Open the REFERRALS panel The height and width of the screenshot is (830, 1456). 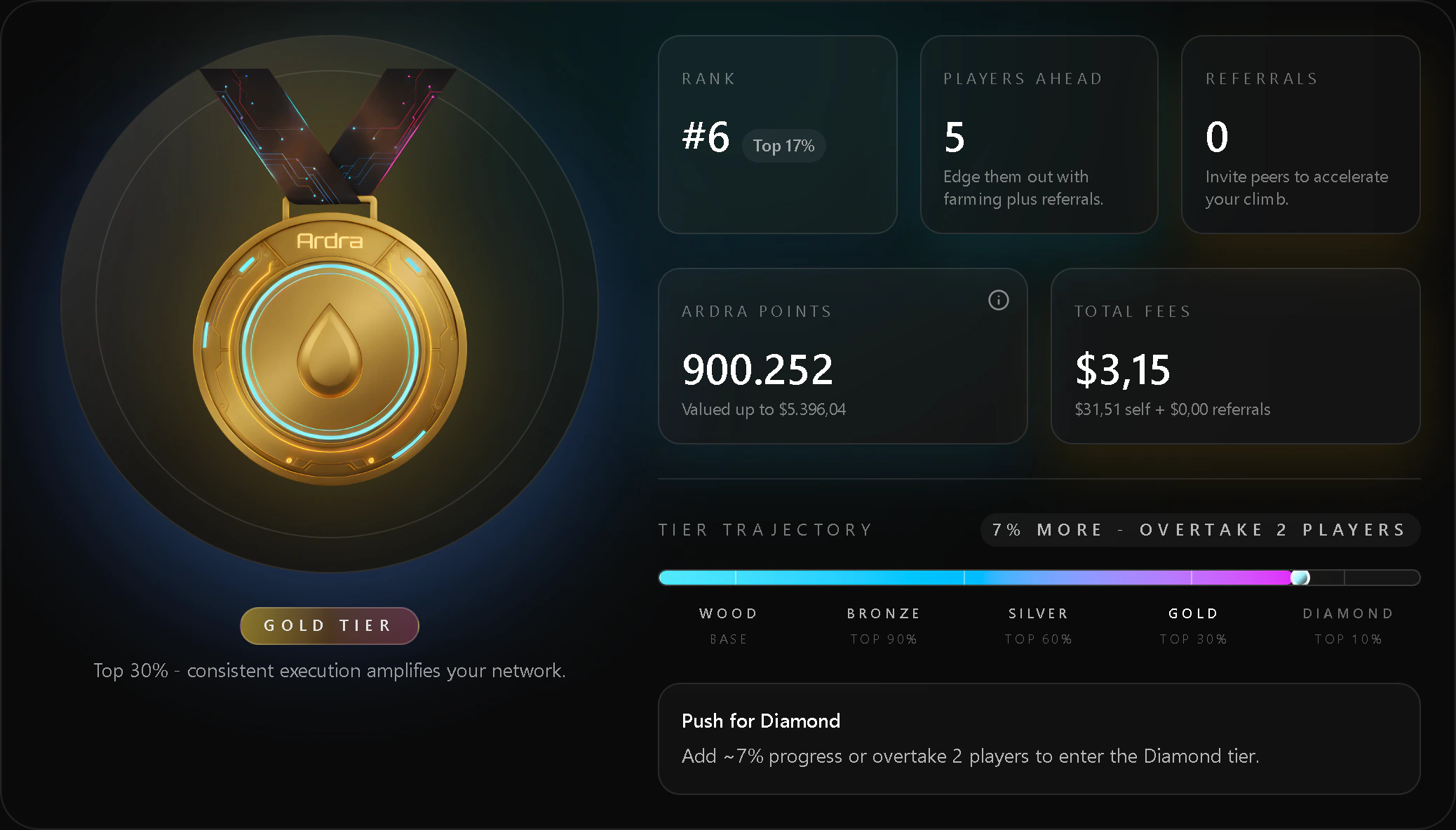[x=1300, y=133]
